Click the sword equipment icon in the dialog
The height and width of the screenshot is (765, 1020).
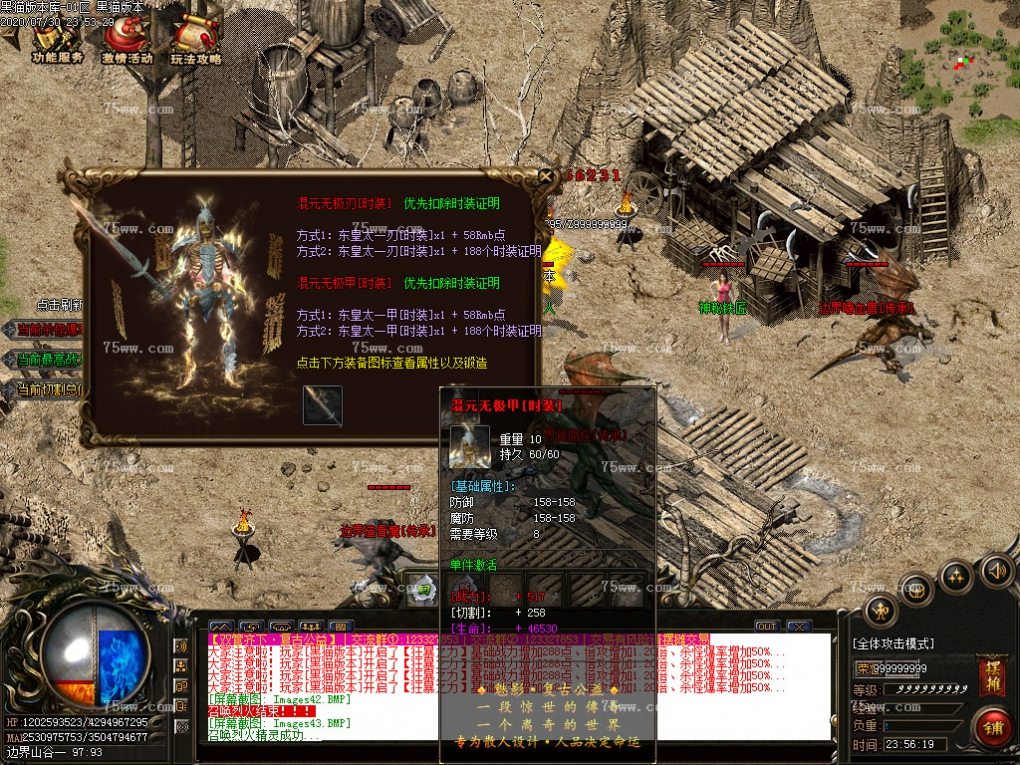pyautogui.click(x=322, y=406)
